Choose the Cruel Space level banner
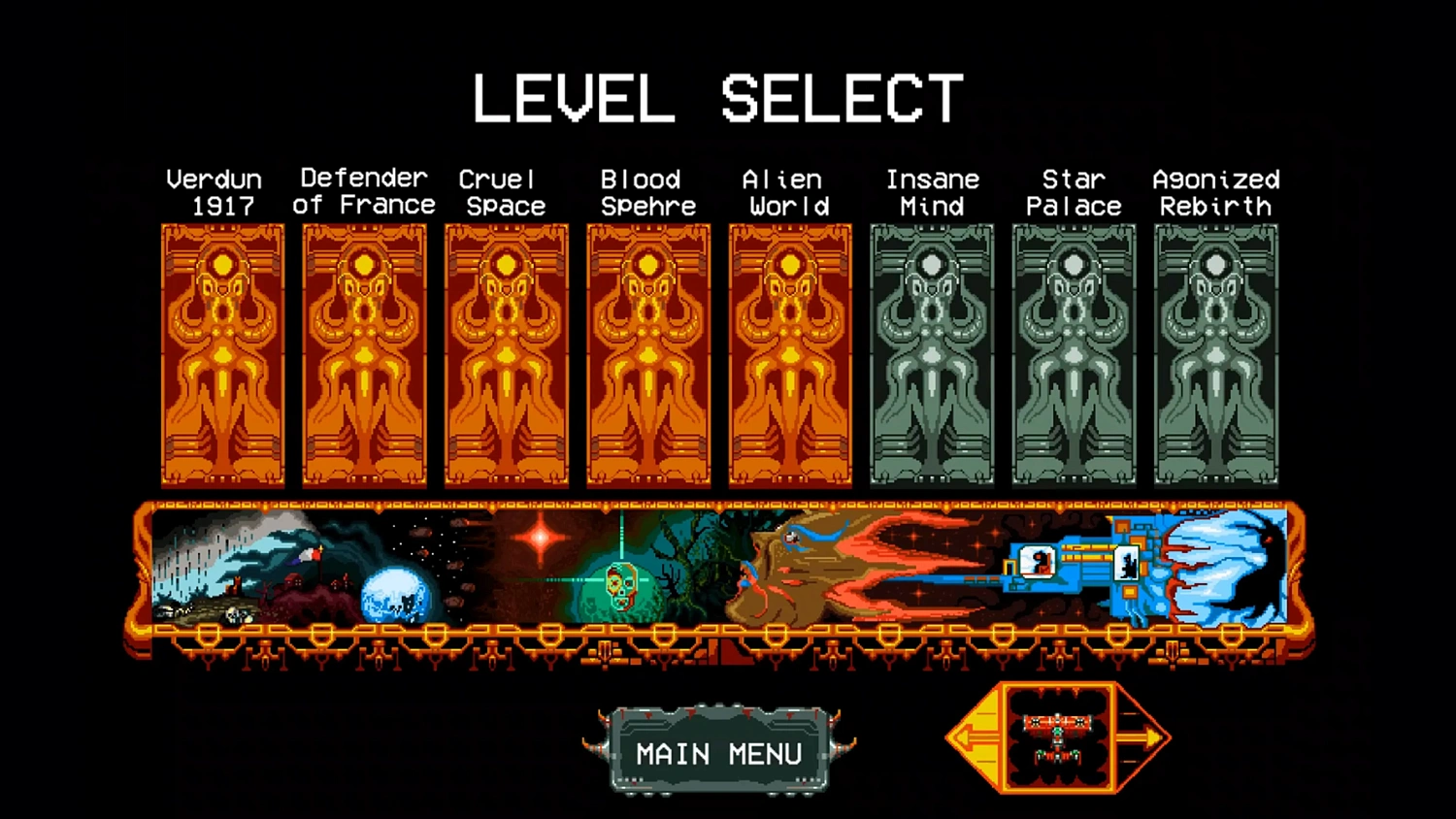 [507, 354]
